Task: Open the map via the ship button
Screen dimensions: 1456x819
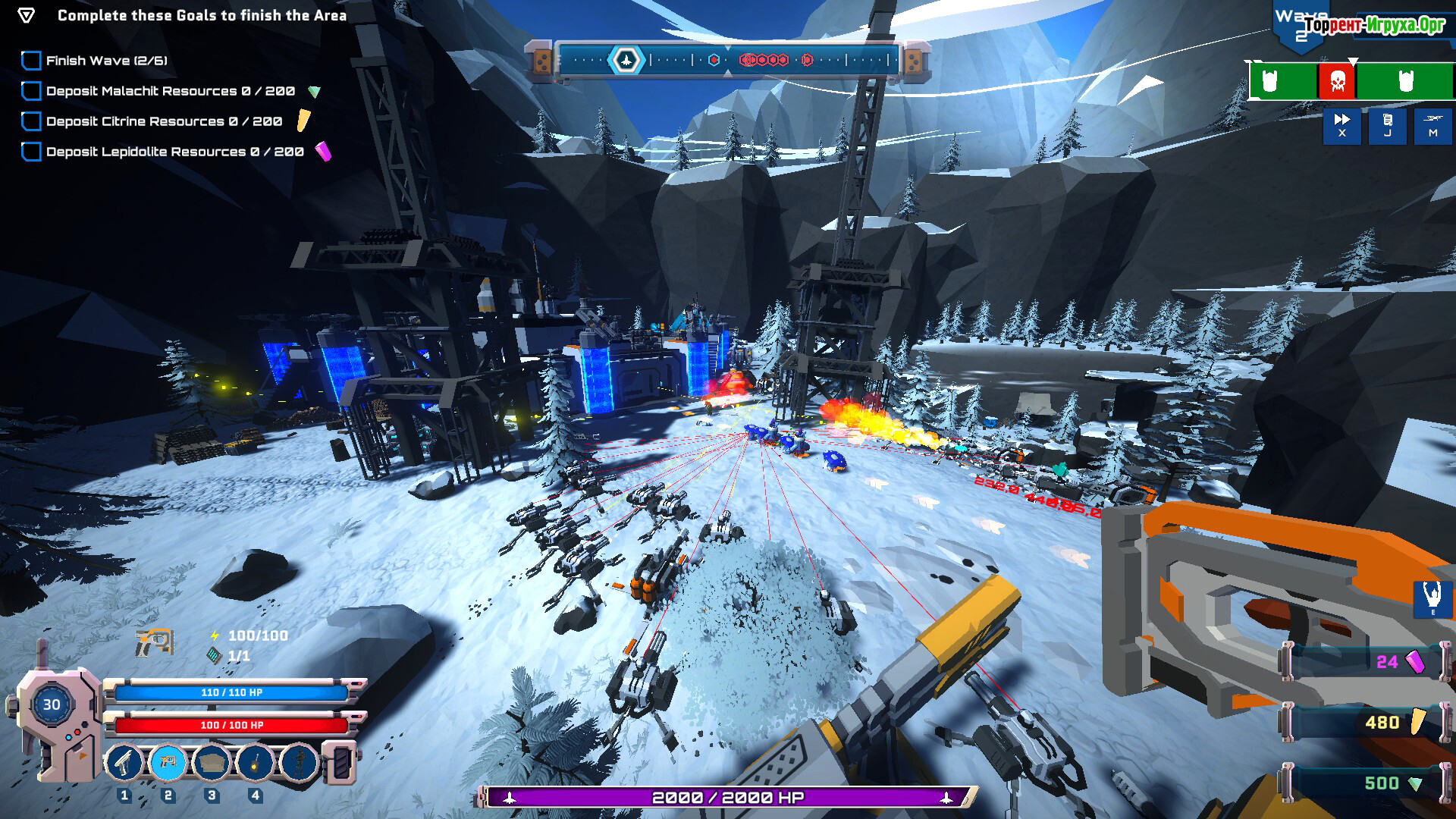Action: [1432, 125]
